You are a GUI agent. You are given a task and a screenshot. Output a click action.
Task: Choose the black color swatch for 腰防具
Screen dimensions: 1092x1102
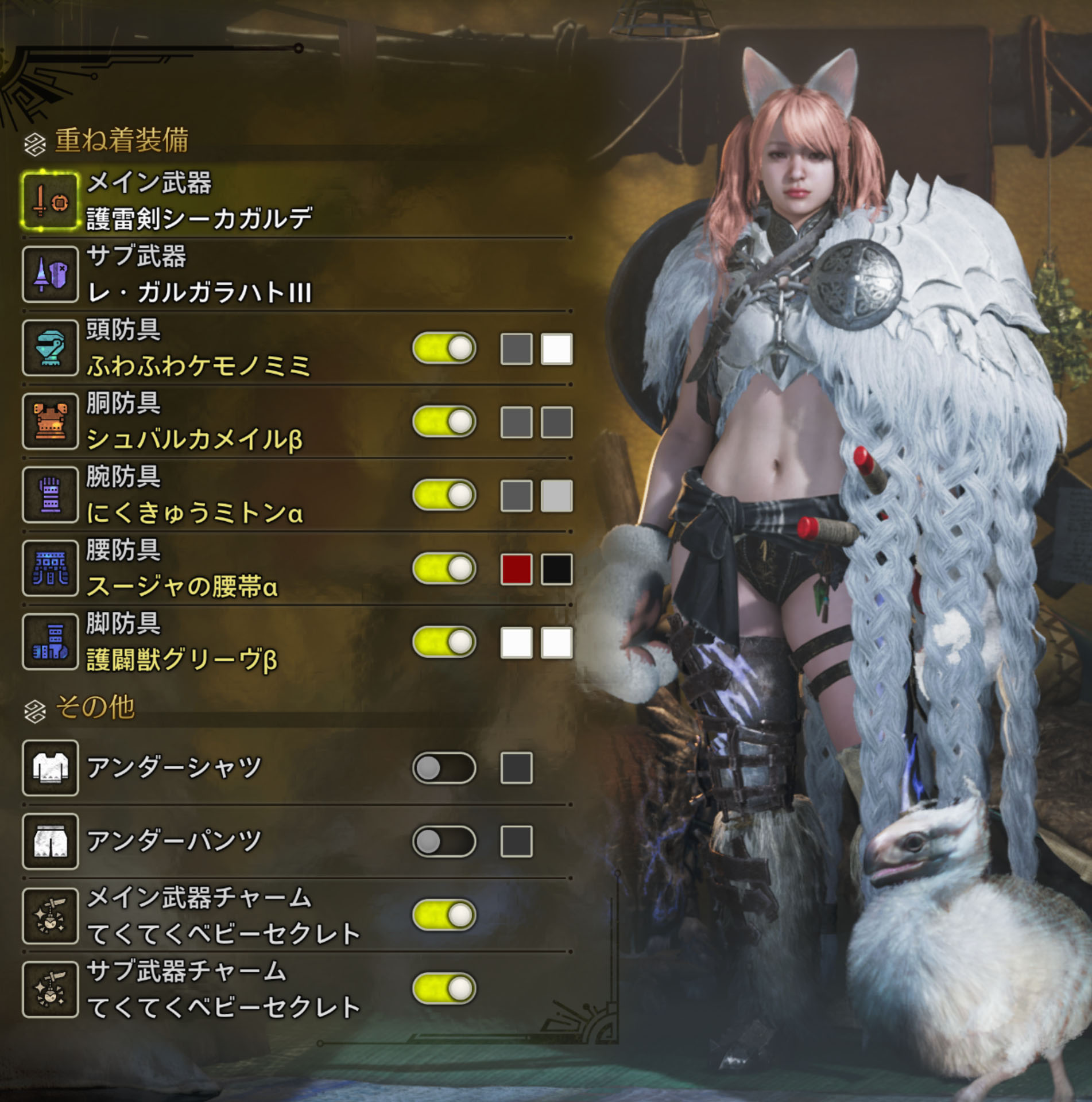(556, 569)
